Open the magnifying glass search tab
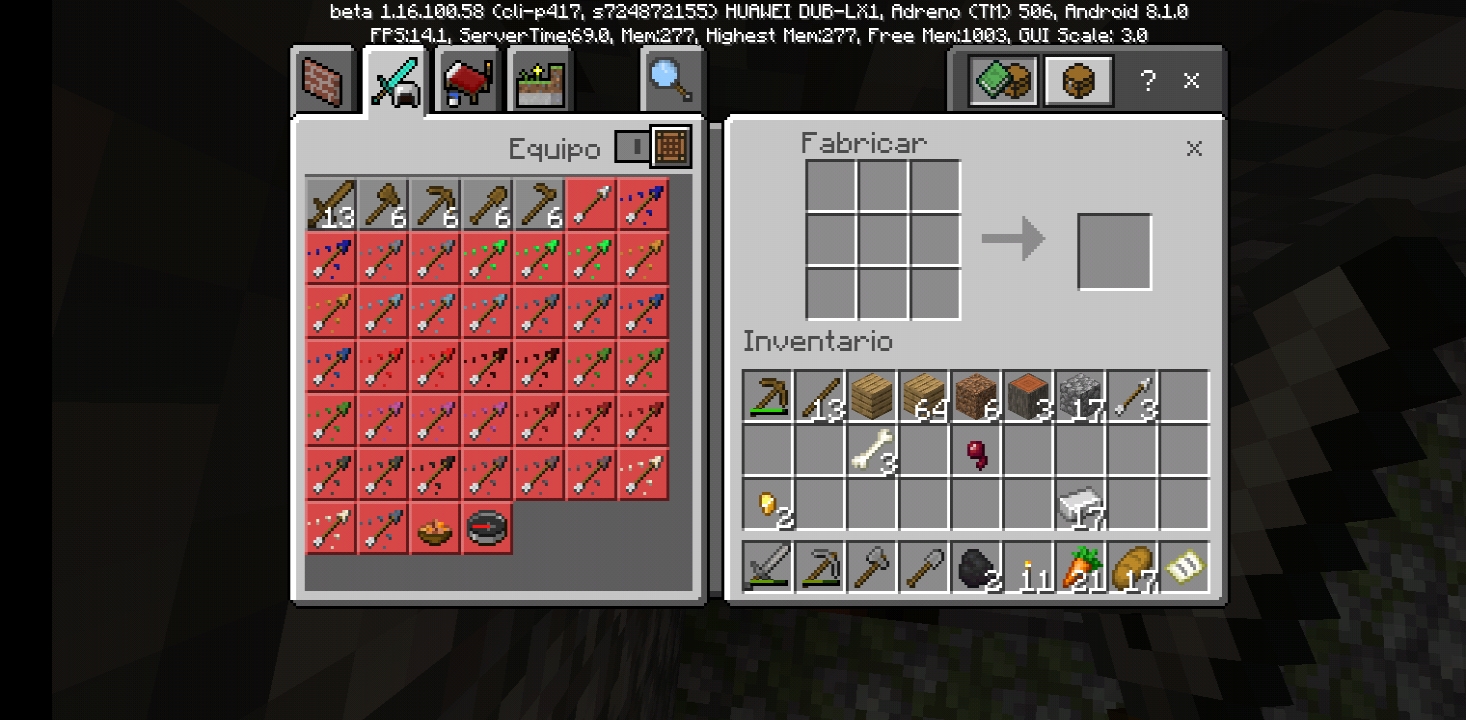 [671, 80]
